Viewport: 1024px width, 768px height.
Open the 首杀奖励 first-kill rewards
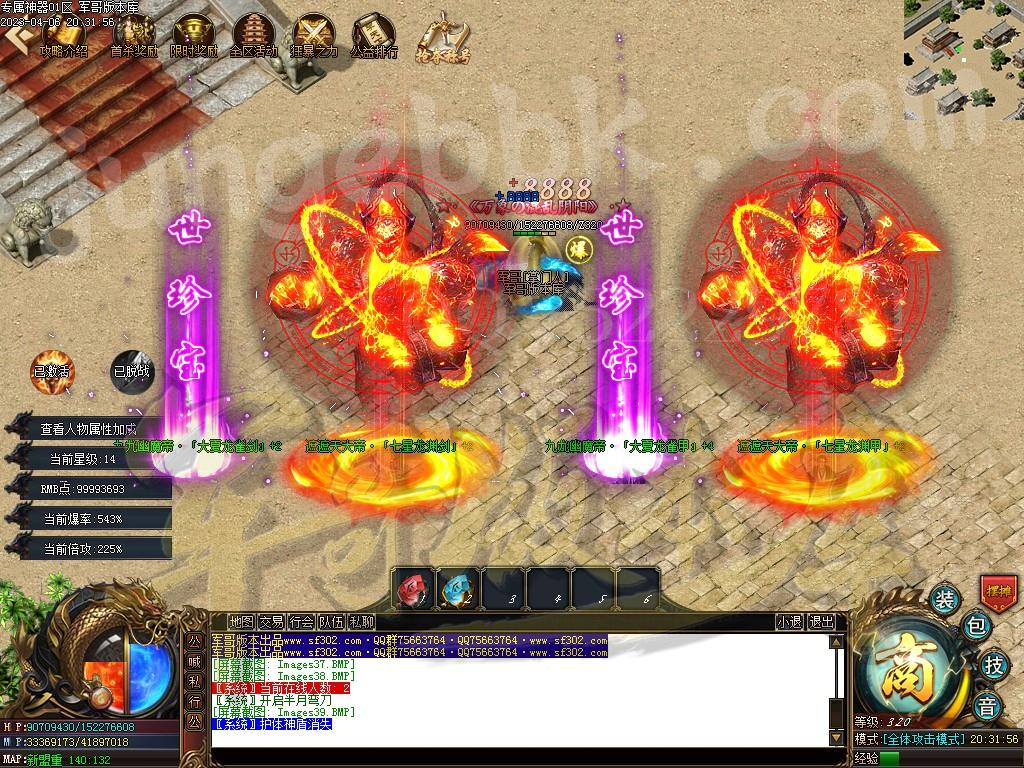point(133,36)
